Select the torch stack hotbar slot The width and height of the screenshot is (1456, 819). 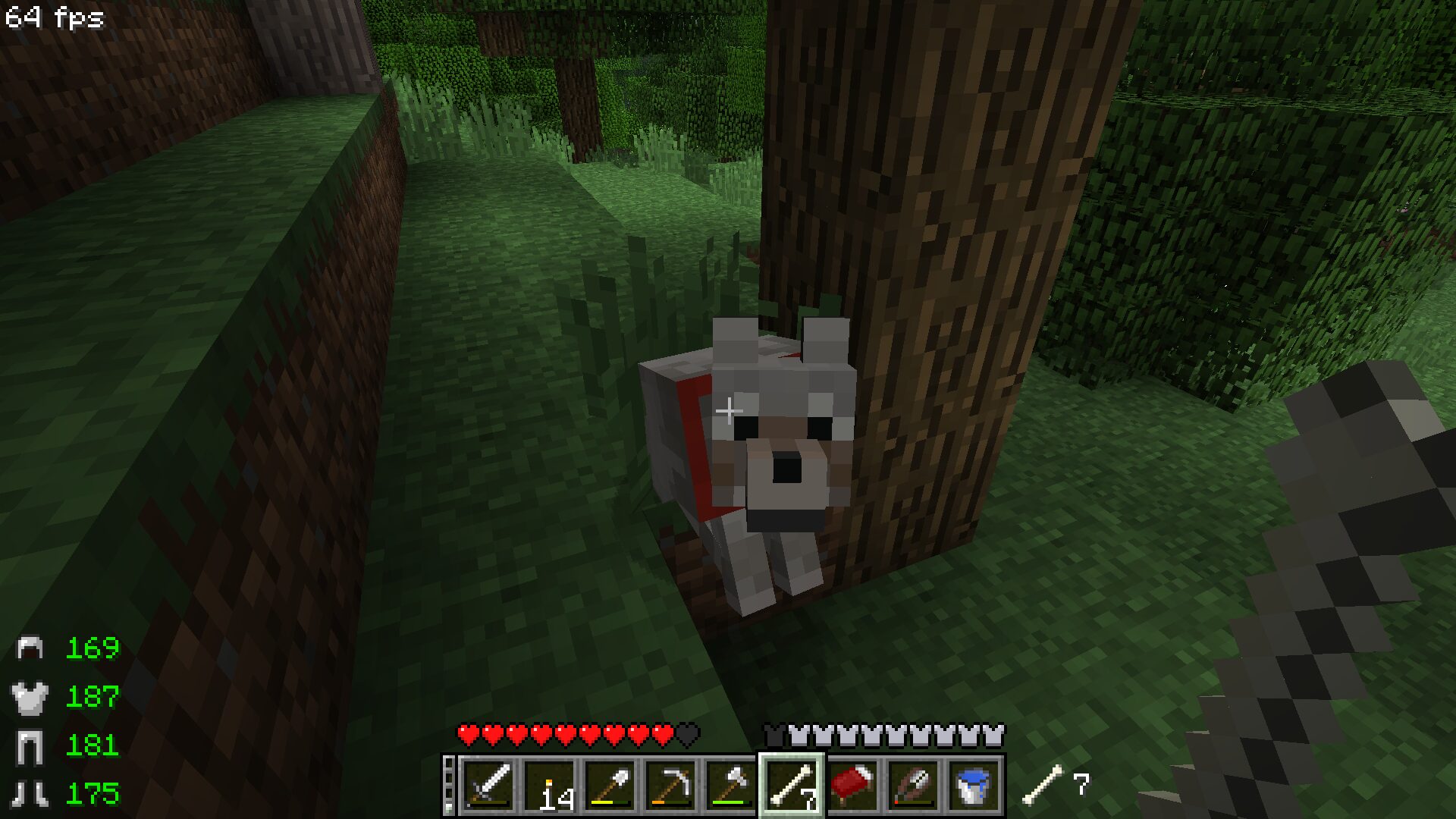click(549, 786)
